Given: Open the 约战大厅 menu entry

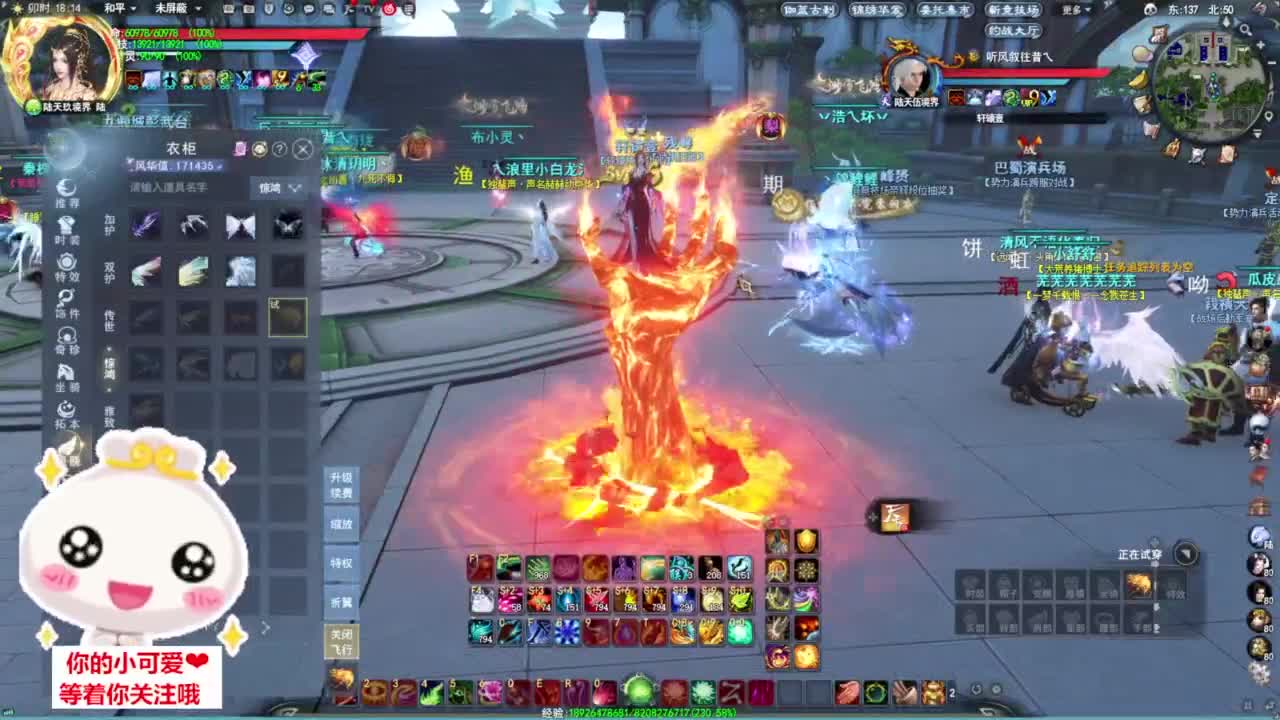Looking at the screenshot, I should coord(1013,31).
